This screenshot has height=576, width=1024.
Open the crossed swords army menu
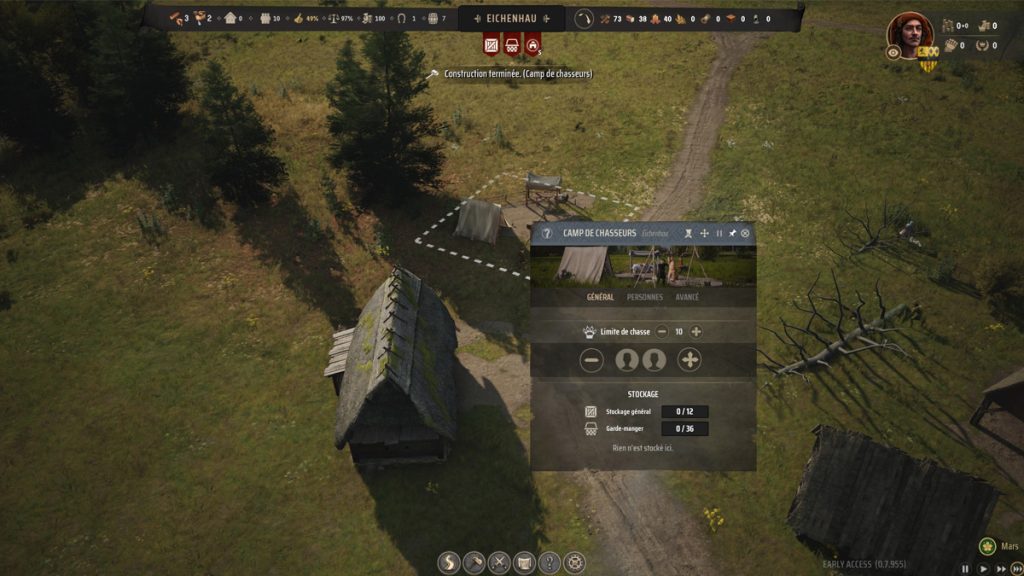point(499,563)
